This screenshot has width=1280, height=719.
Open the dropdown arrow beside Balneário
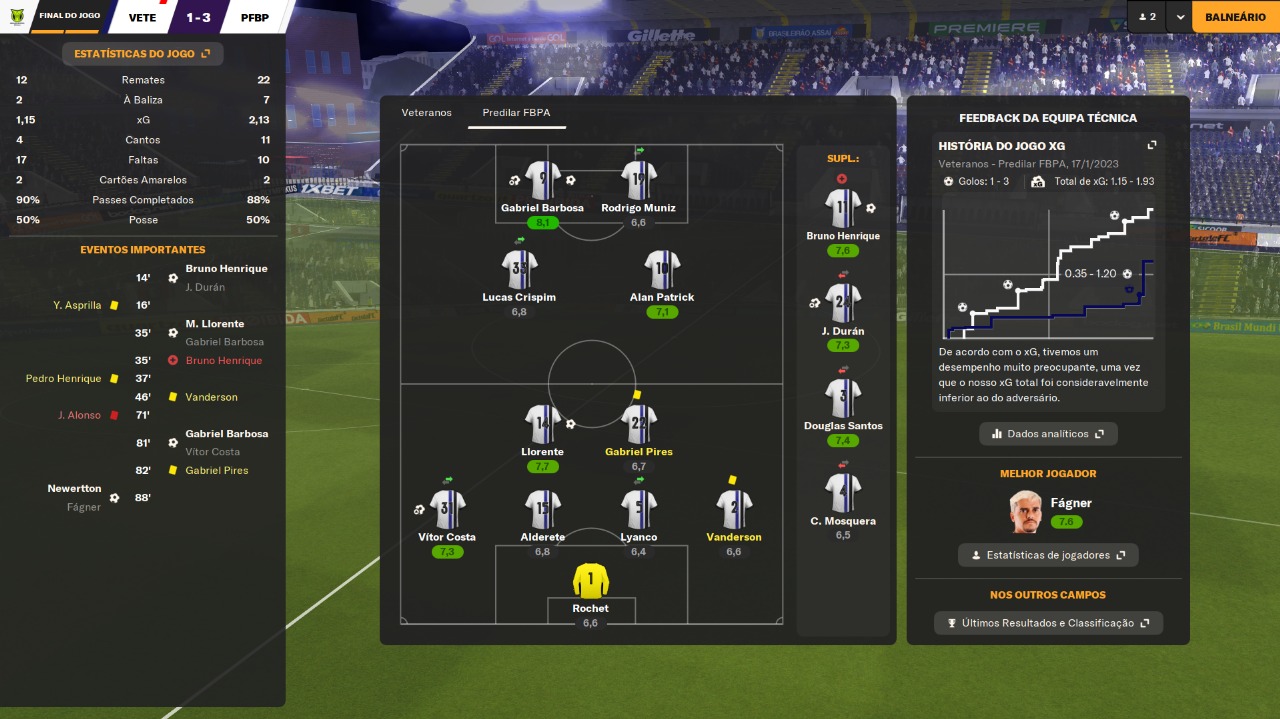click(x=1180, y=17)
